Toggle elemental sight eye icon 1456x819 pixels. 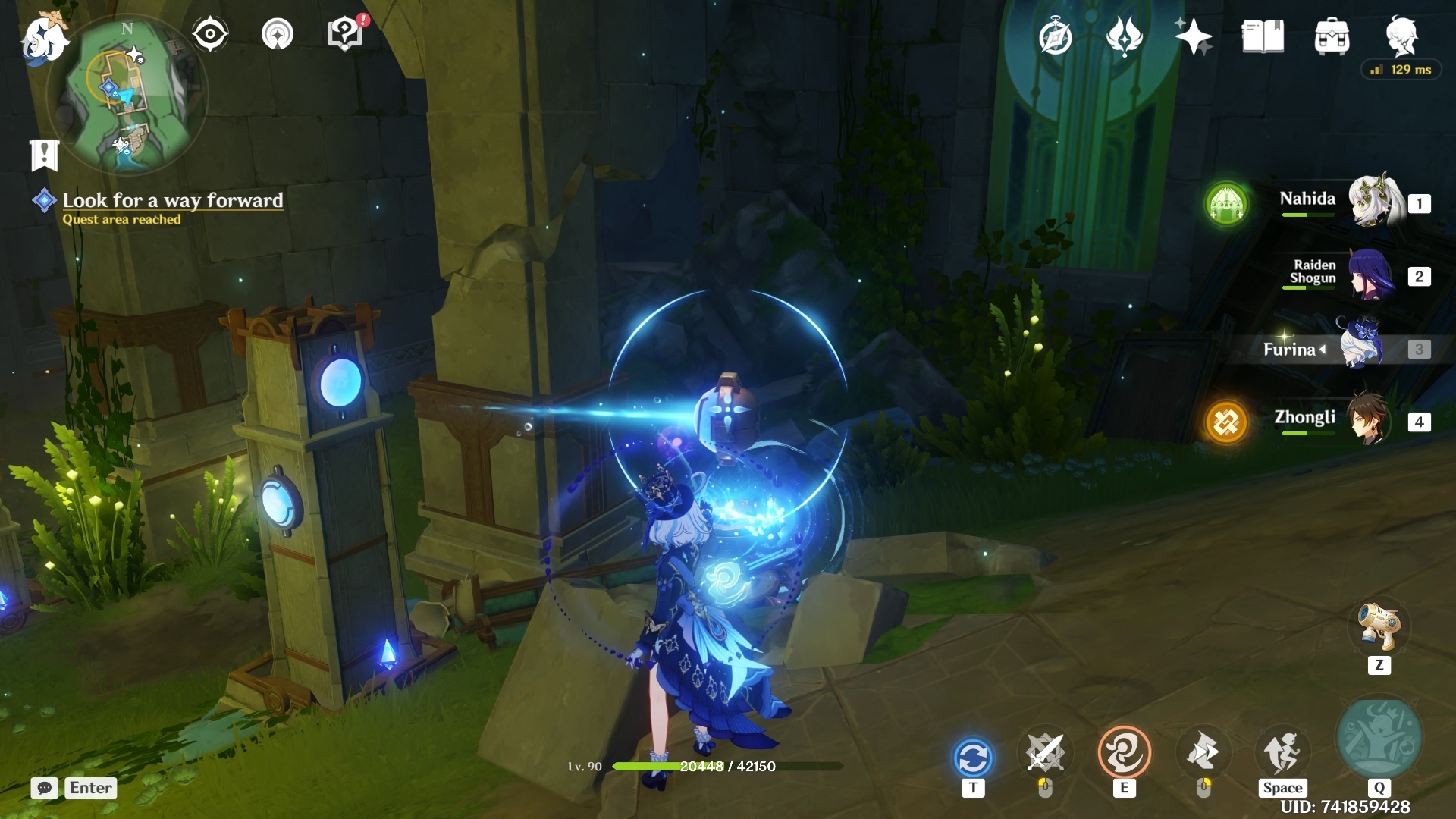click(x=209, y=34)
